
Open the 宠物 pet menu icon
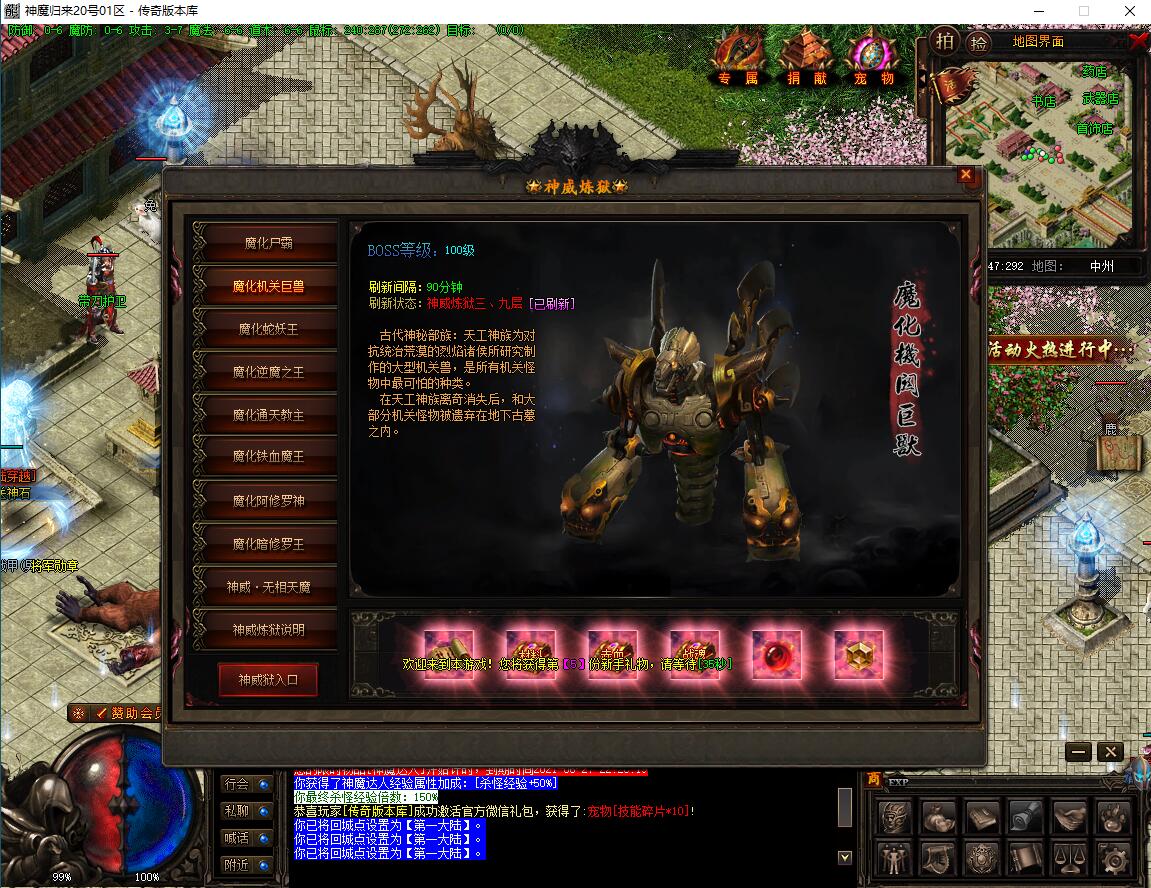pos(873,55)
